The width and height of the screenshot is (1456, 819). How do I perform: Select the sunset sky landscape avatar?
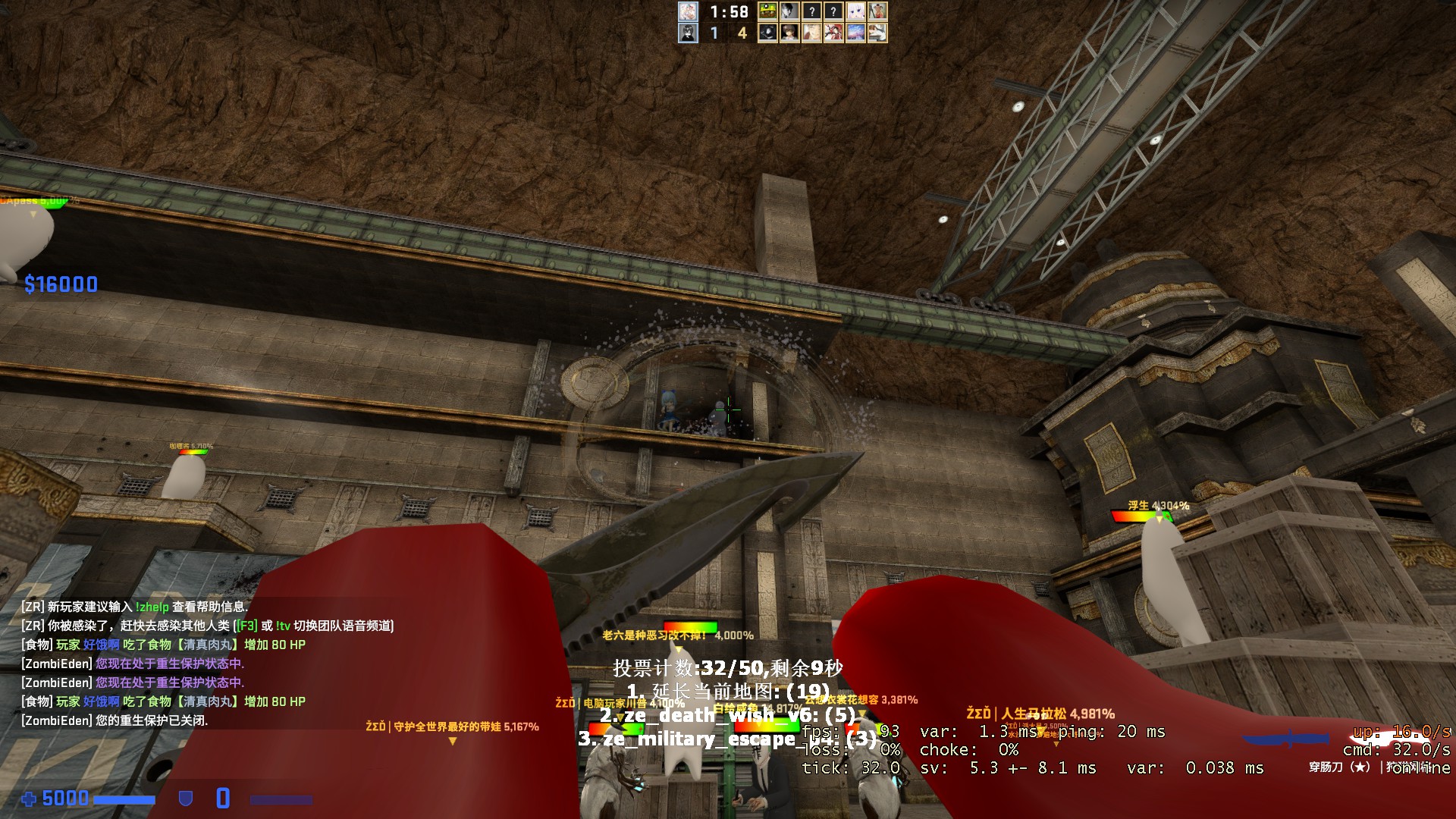click(x=855, y=33)
